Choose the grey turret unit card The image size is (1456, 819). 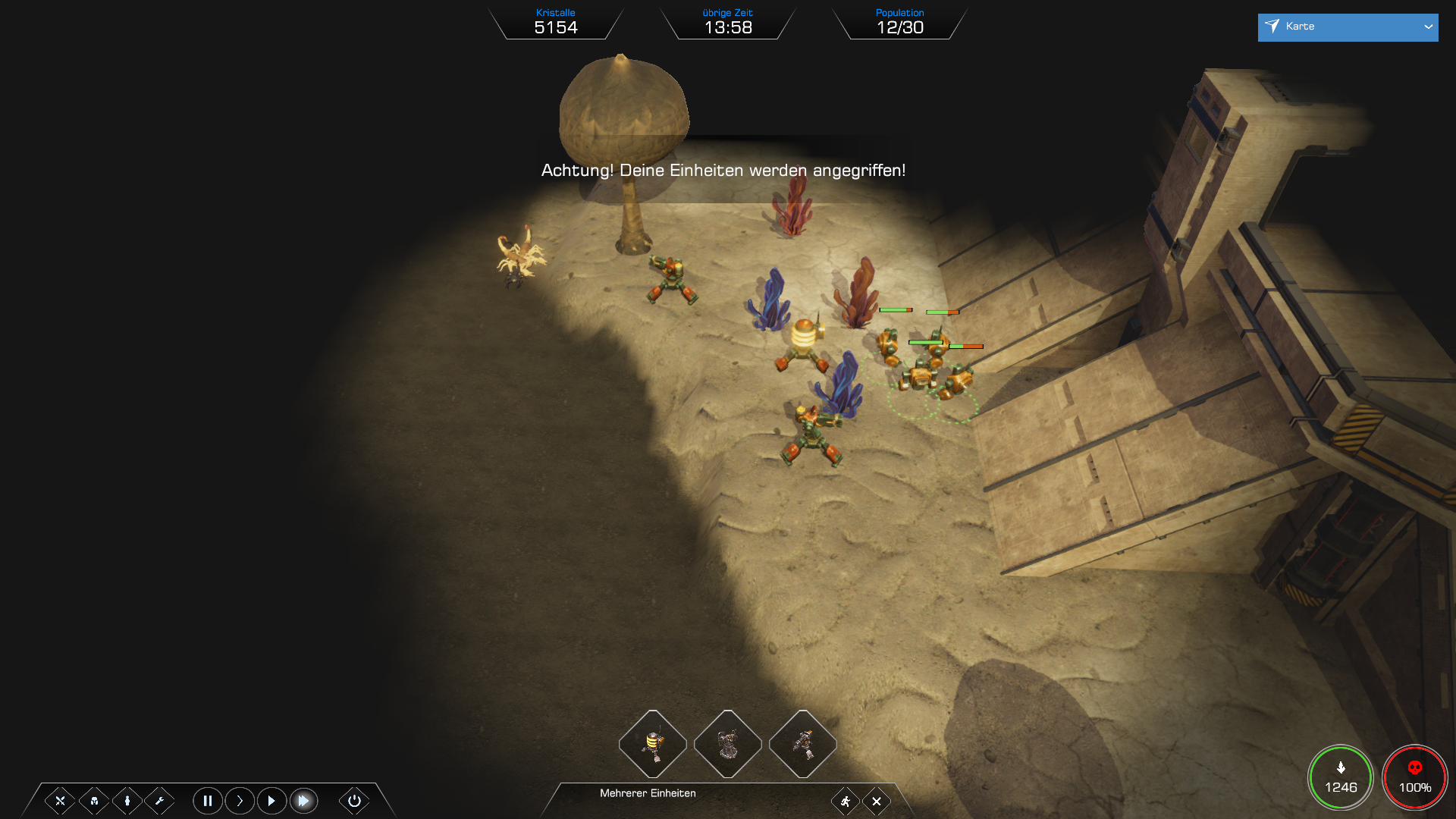[x=728, y=744]
